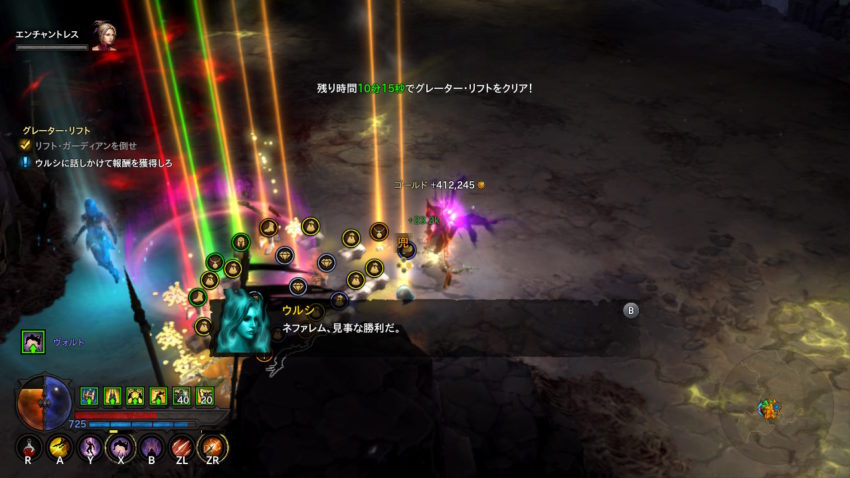Open the Greater Rift quest tracker title
850x478 pixels.
point(55,129)
